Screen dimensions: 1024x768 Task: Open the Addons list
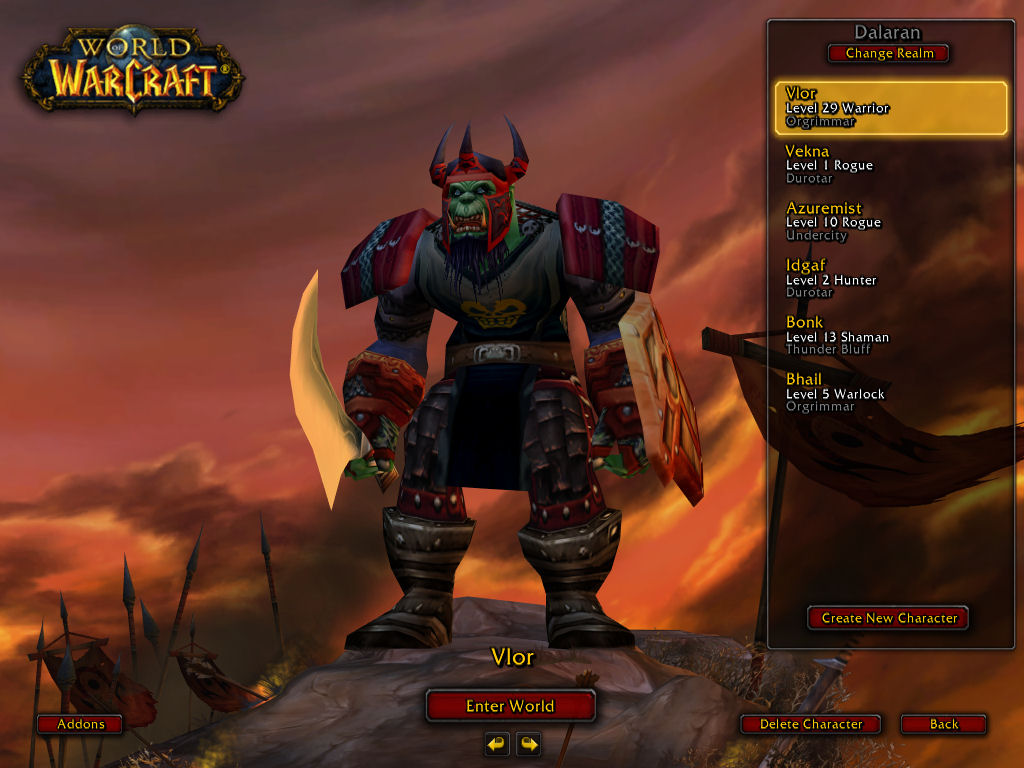tap(80, 724)
